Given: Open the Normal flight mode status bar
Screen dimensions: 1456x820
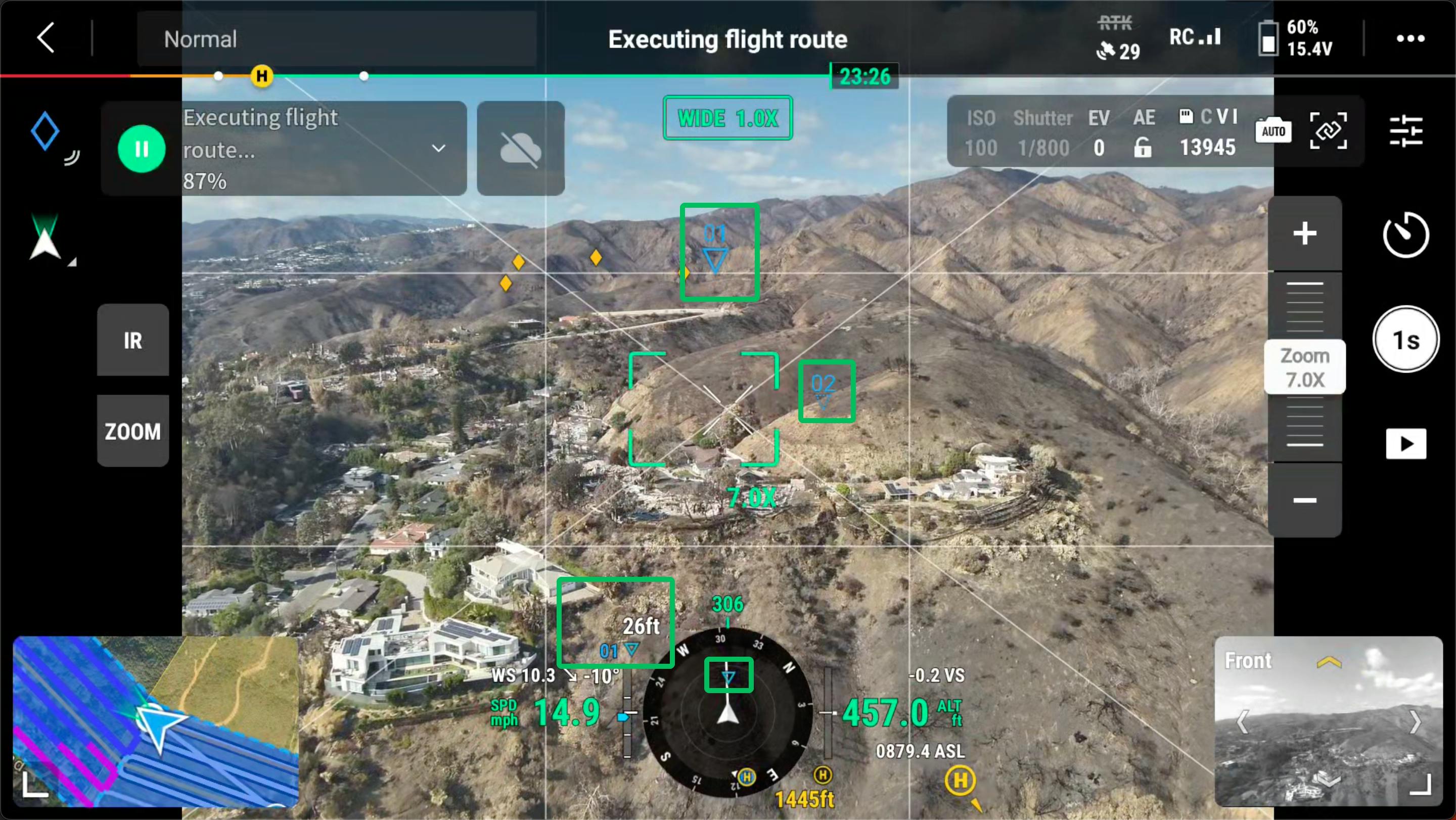Looking at the screenshot, I should (336, 38).
